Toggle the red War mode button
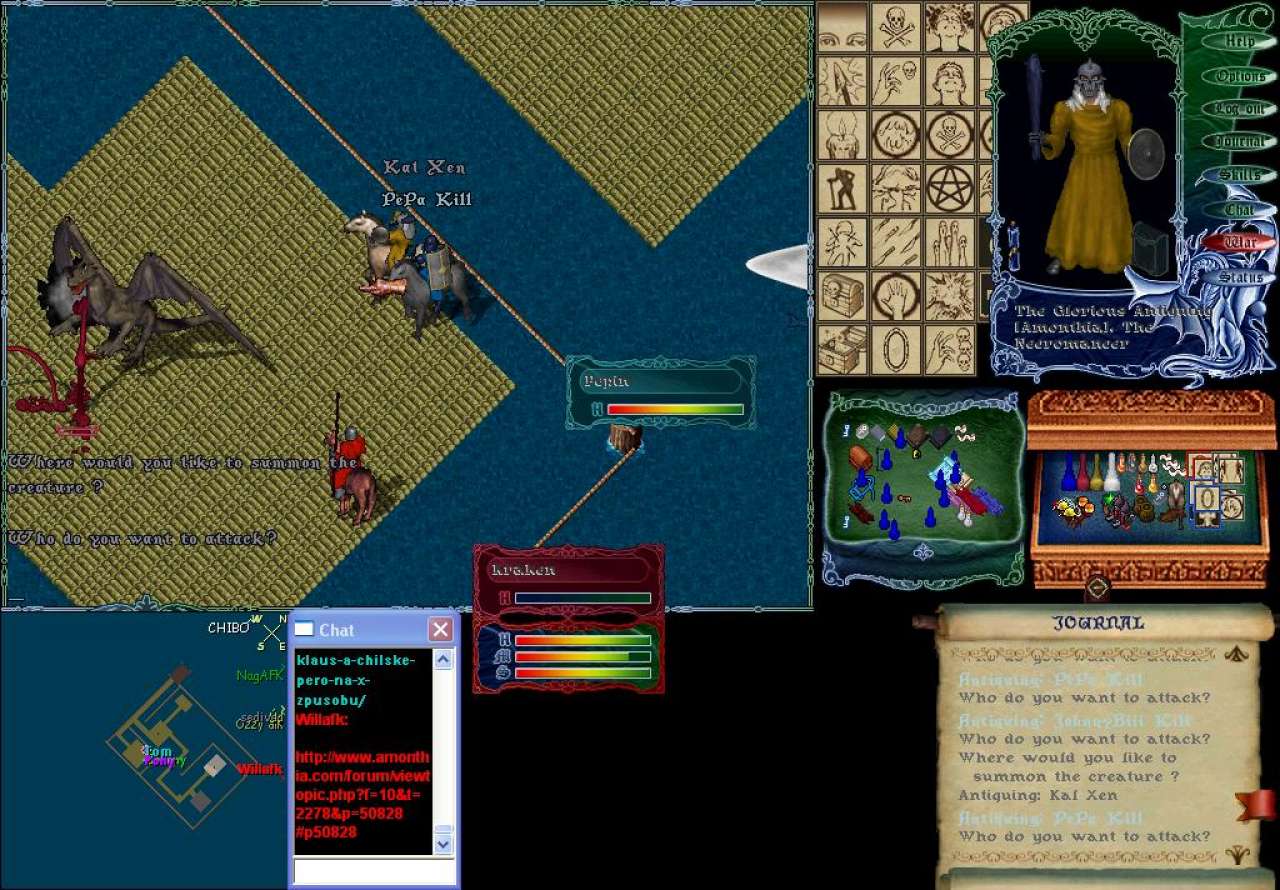1280x890 pixels. pos(1239,243)
